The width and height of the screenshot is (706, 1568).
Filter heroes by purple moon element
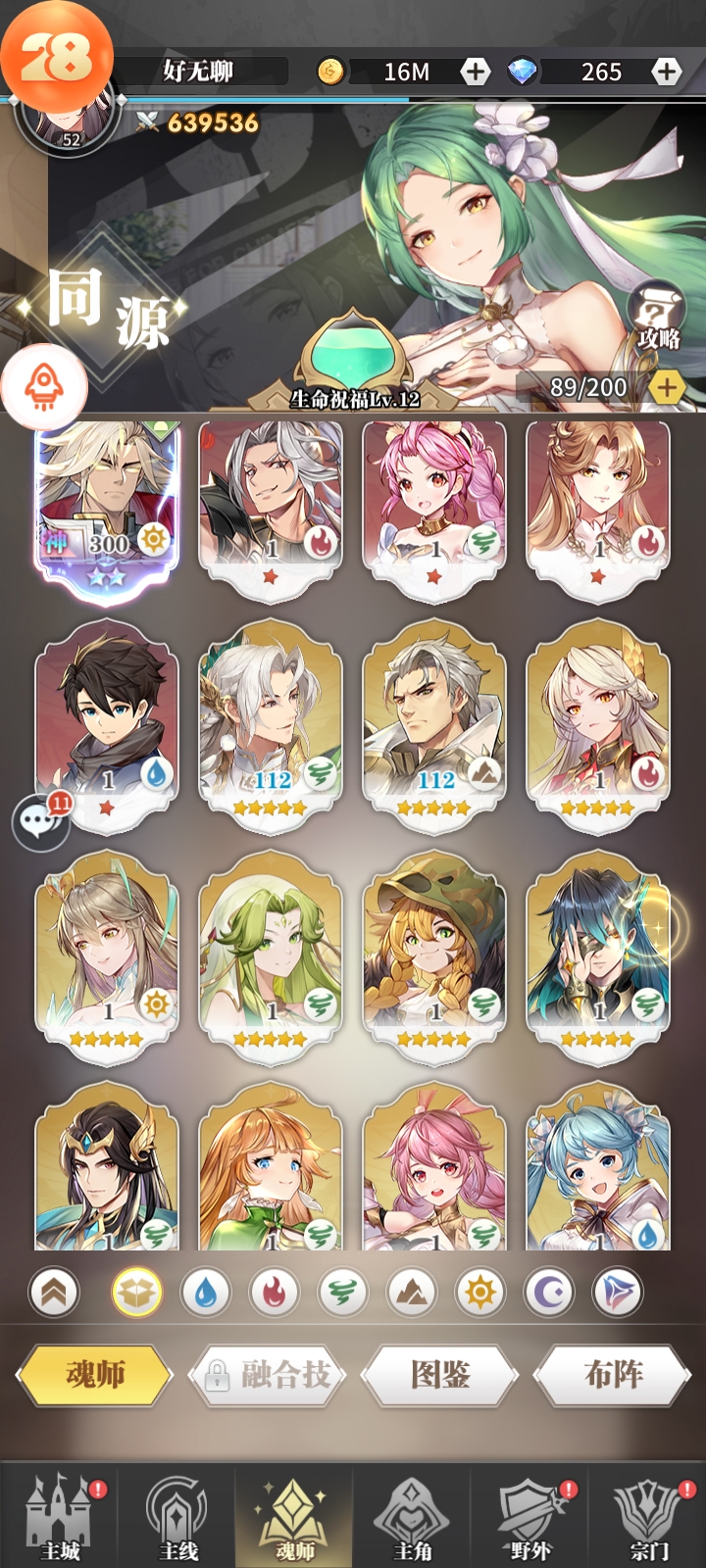(548, 1294)
